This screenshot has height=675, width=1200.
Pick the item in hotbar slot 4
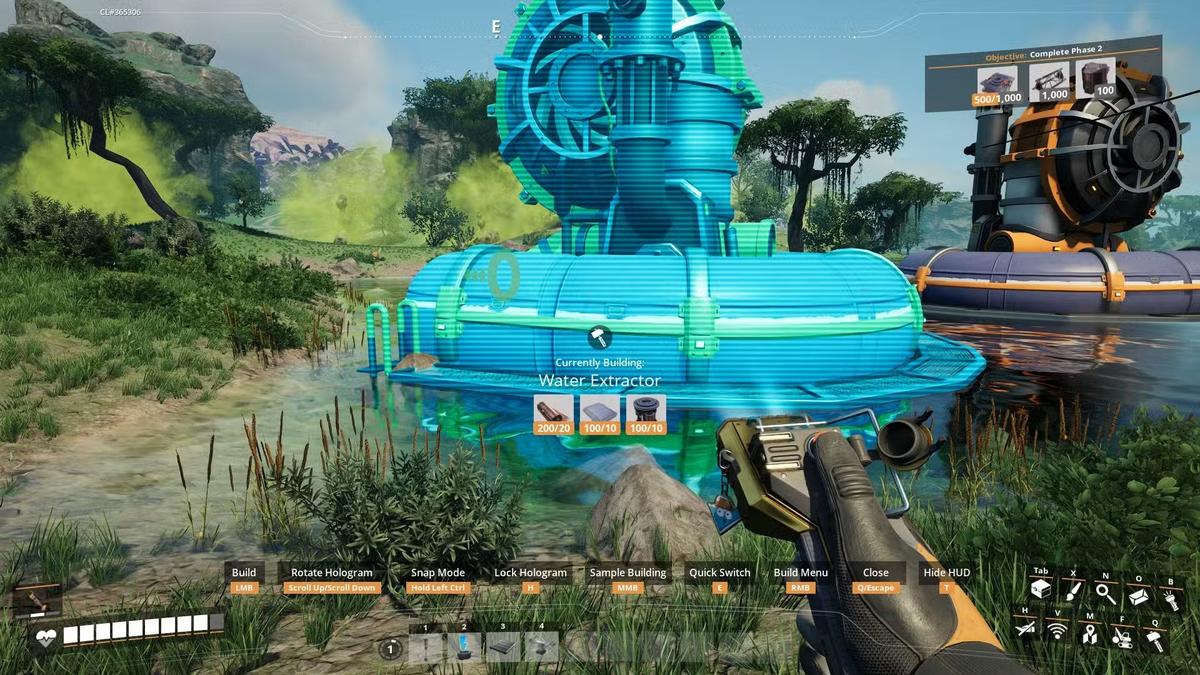point(542,647)
